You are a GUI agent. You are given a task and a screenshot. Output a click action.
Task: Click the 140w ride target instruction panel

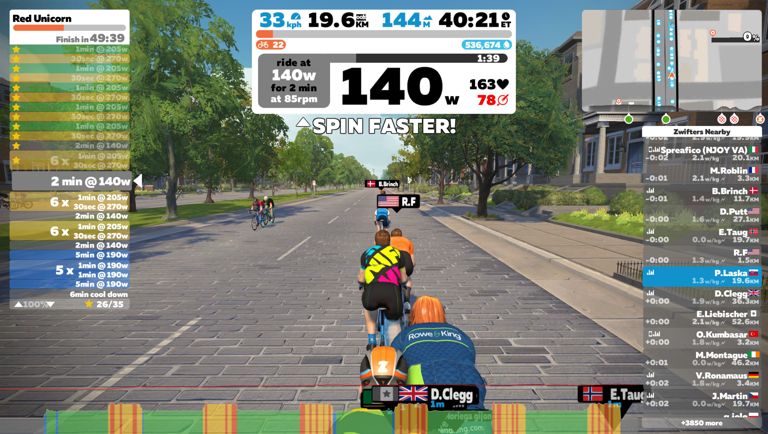click(x=293, y=80)
